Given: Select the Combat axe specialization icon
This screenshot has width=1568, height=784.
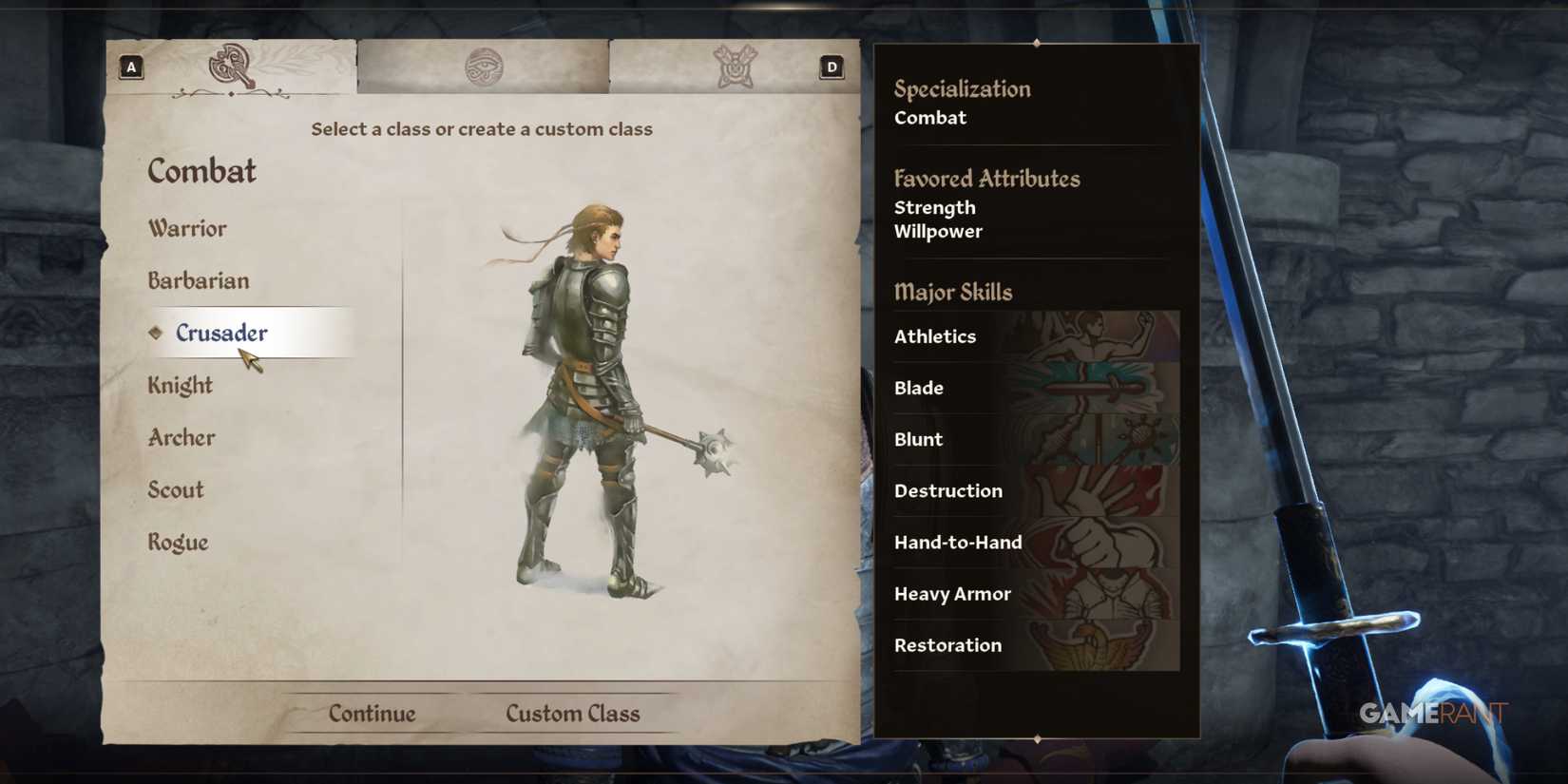Looking at the screenshot, I should tap(231, 67).
